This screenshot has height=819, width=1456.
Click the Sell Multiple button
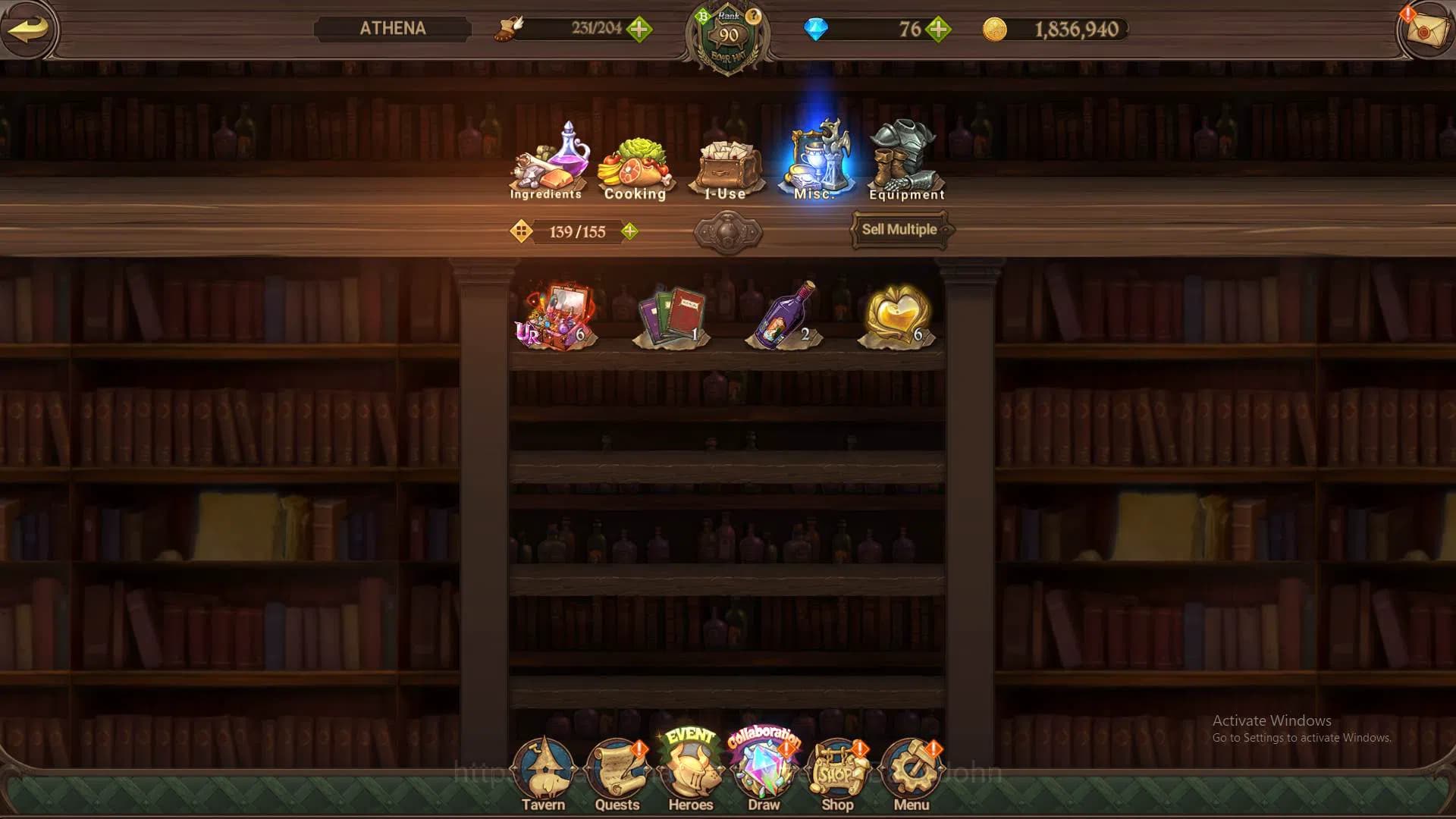pos(899,228)
